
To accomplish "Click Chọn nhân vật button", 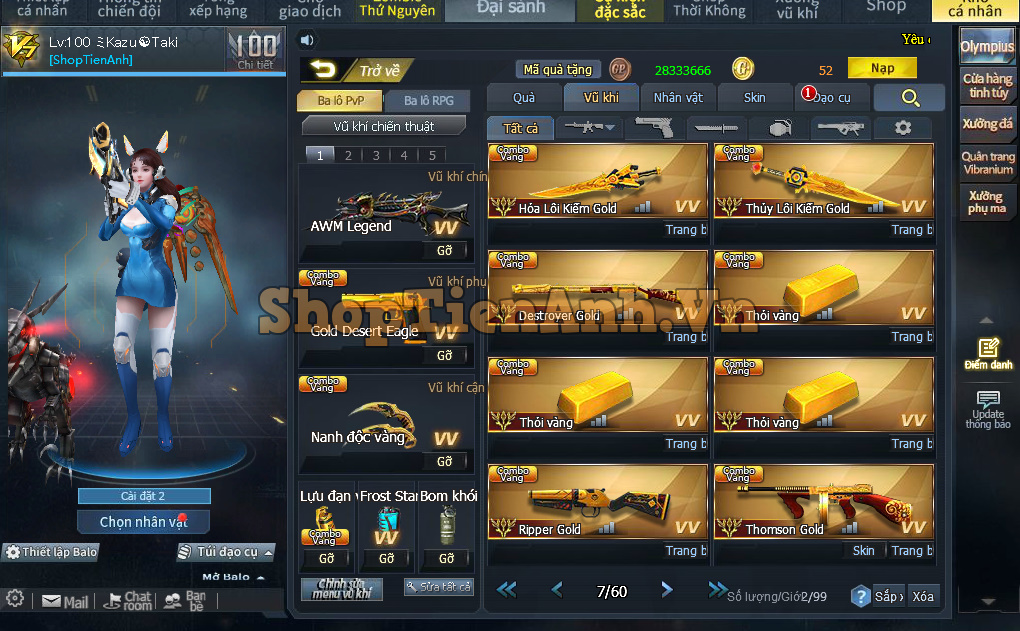I will [x=143, y=522].
